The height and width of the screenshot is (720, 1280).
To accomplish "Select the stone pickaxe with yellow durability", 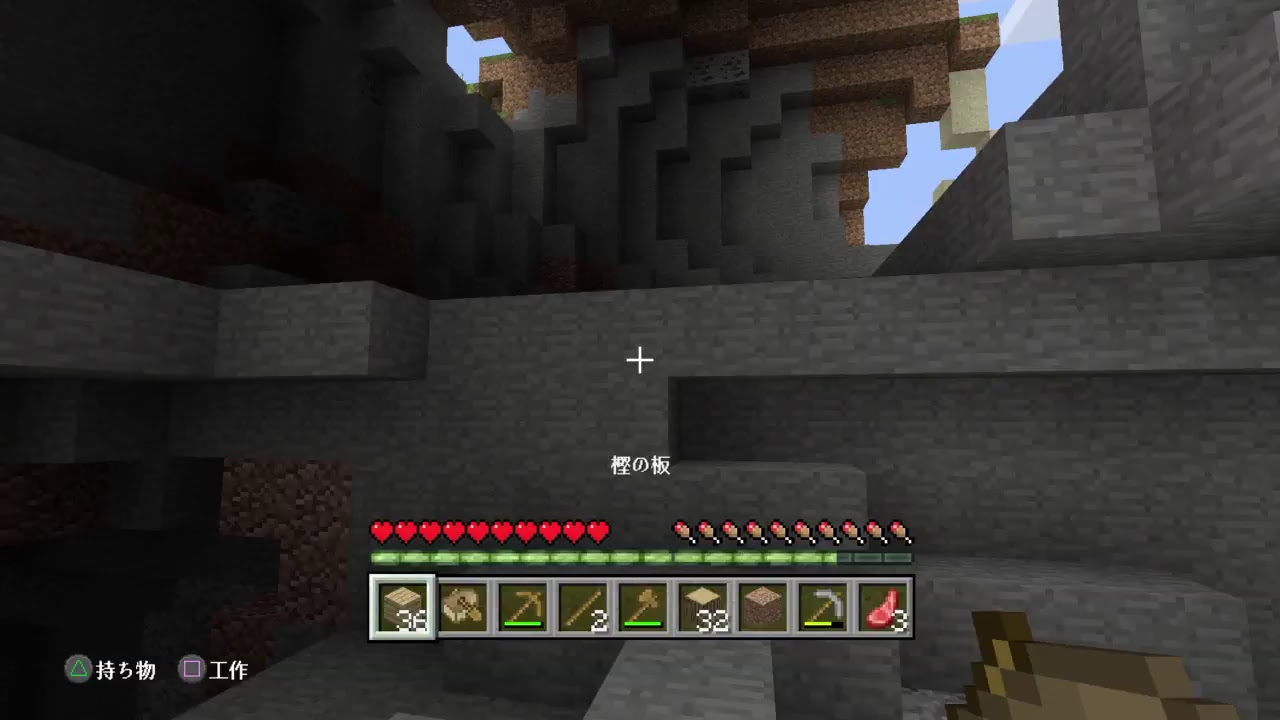I will pyautogui.click(x=823, y=605).
